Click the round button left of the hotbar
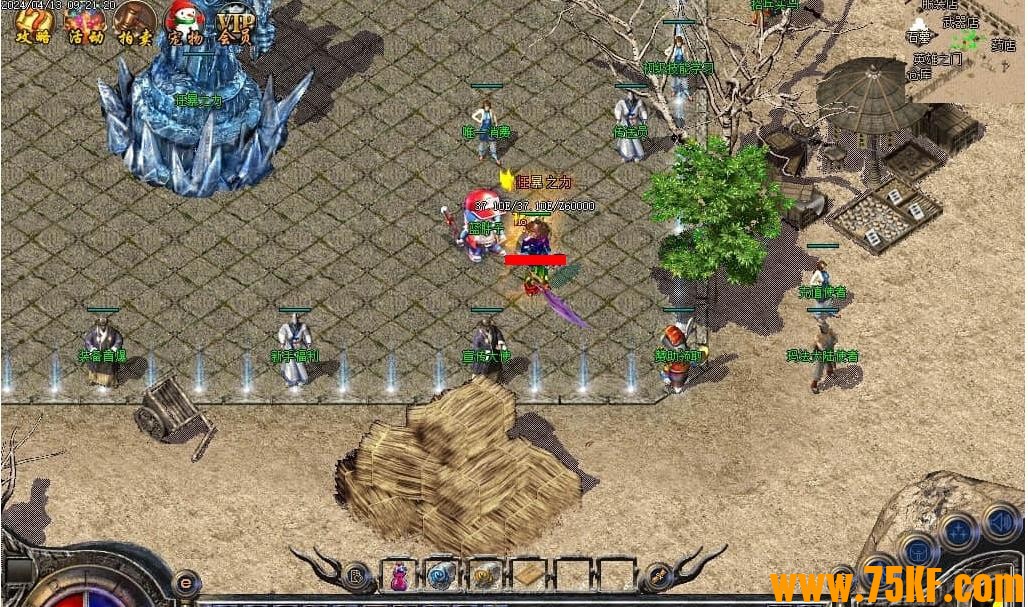Screen dimensions: 1028x607 point(355,576)
